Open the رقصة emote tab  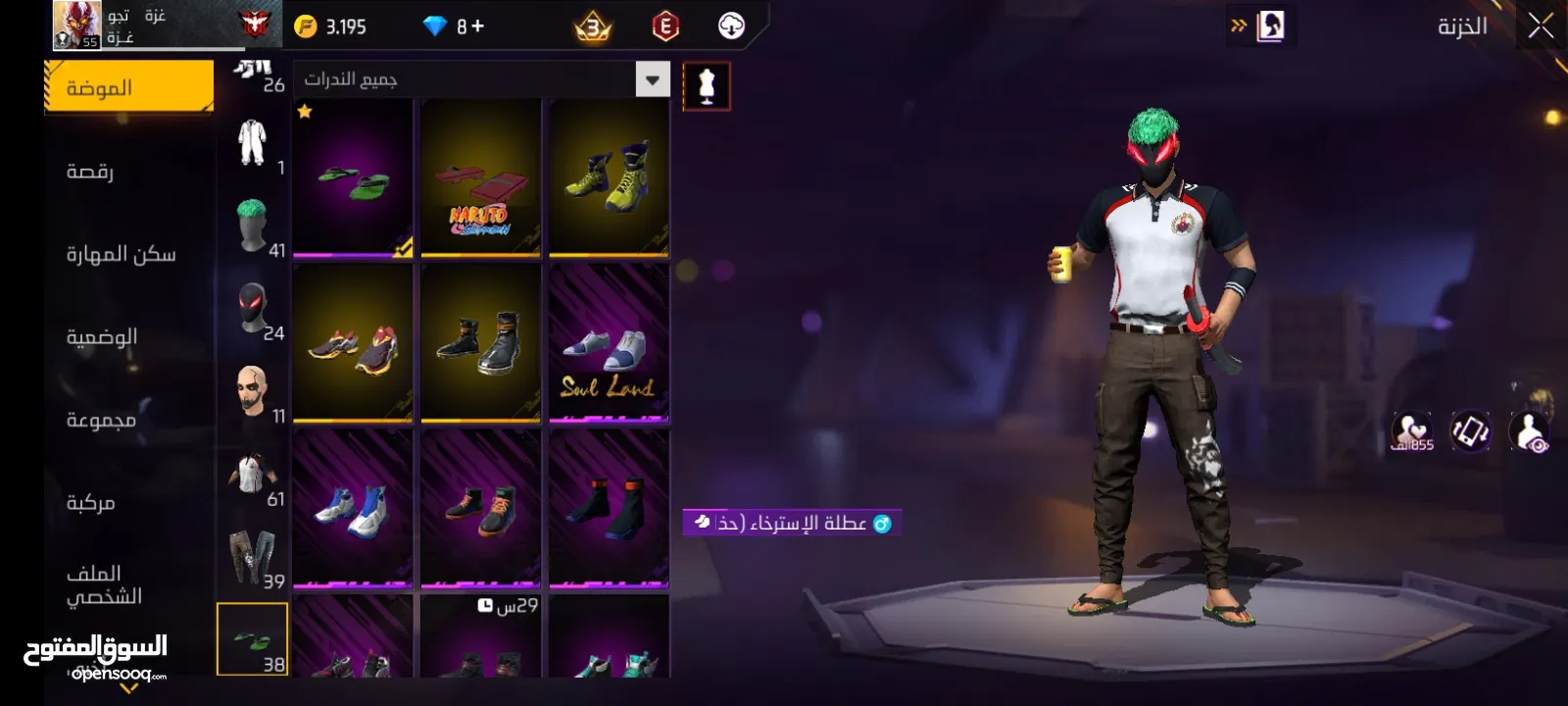[x=90, y=172]
